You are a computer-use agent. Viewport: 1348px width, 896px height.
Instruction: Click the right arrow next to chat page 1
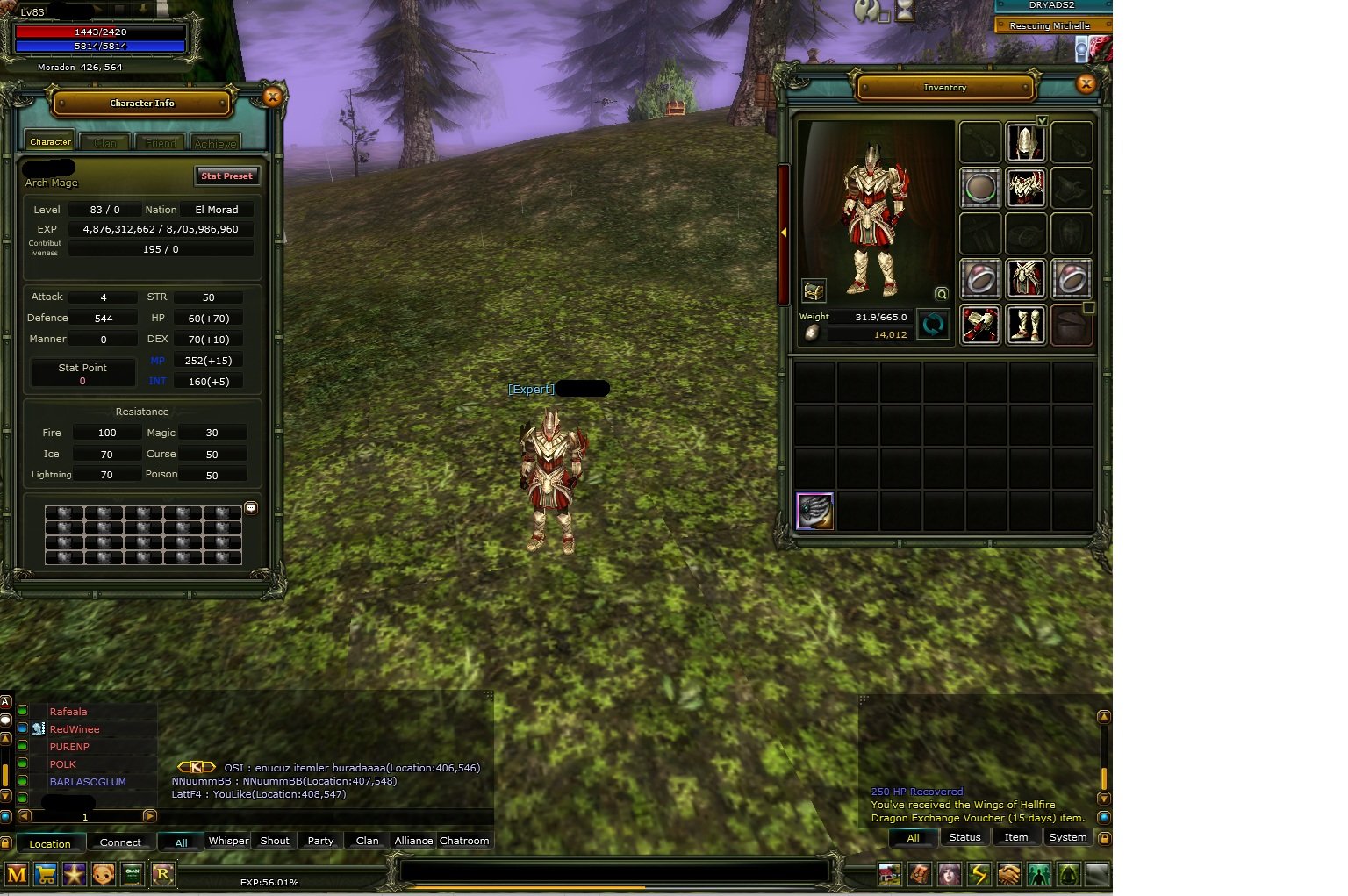coord(149,816)
